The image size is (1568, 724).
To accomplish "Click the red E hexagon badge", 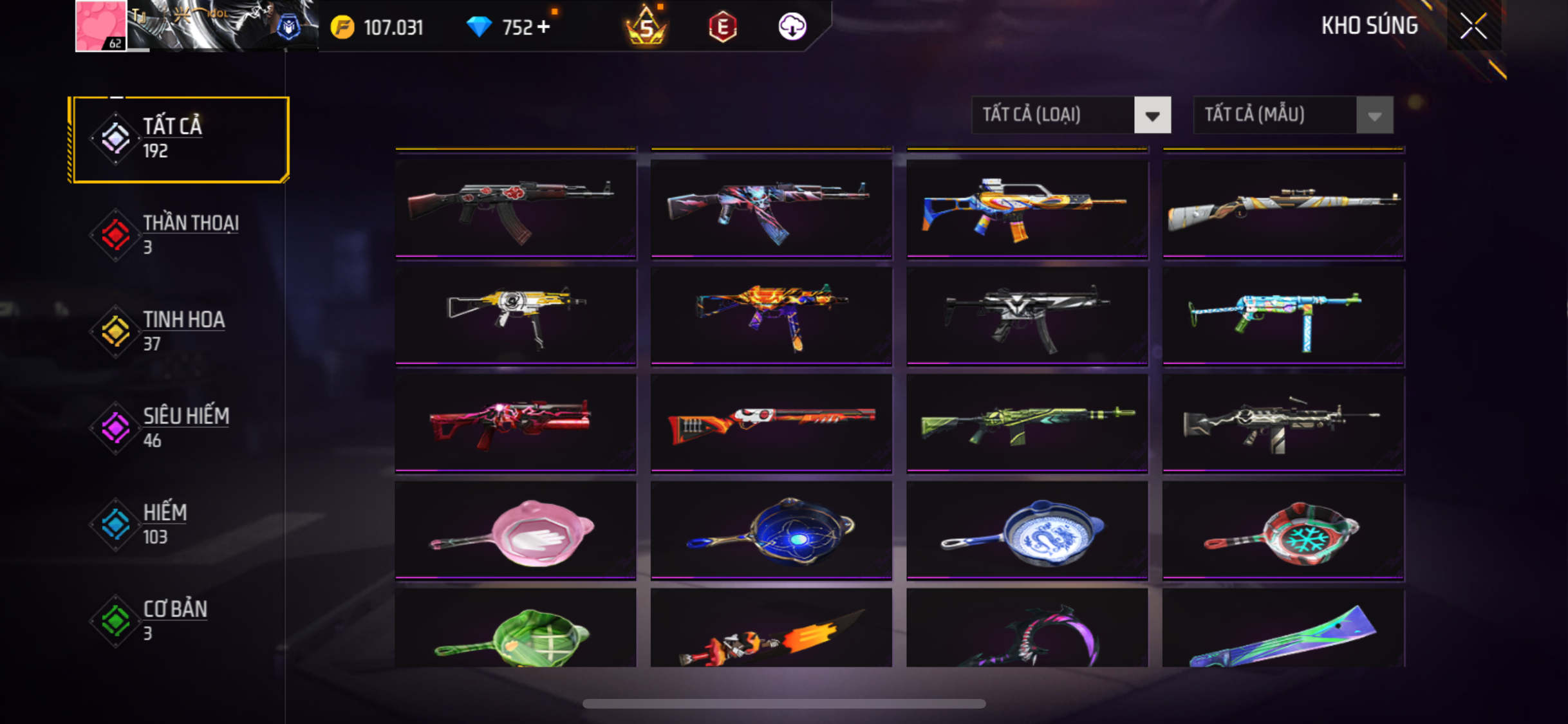I will coord(722,27).
